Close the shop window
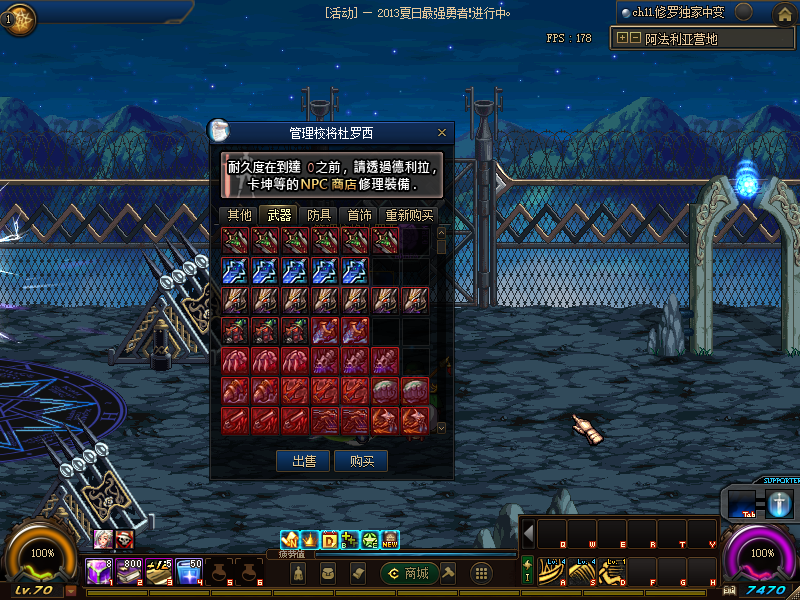The height and width of the screenshot is (600, 800). [x=442, y=132]
